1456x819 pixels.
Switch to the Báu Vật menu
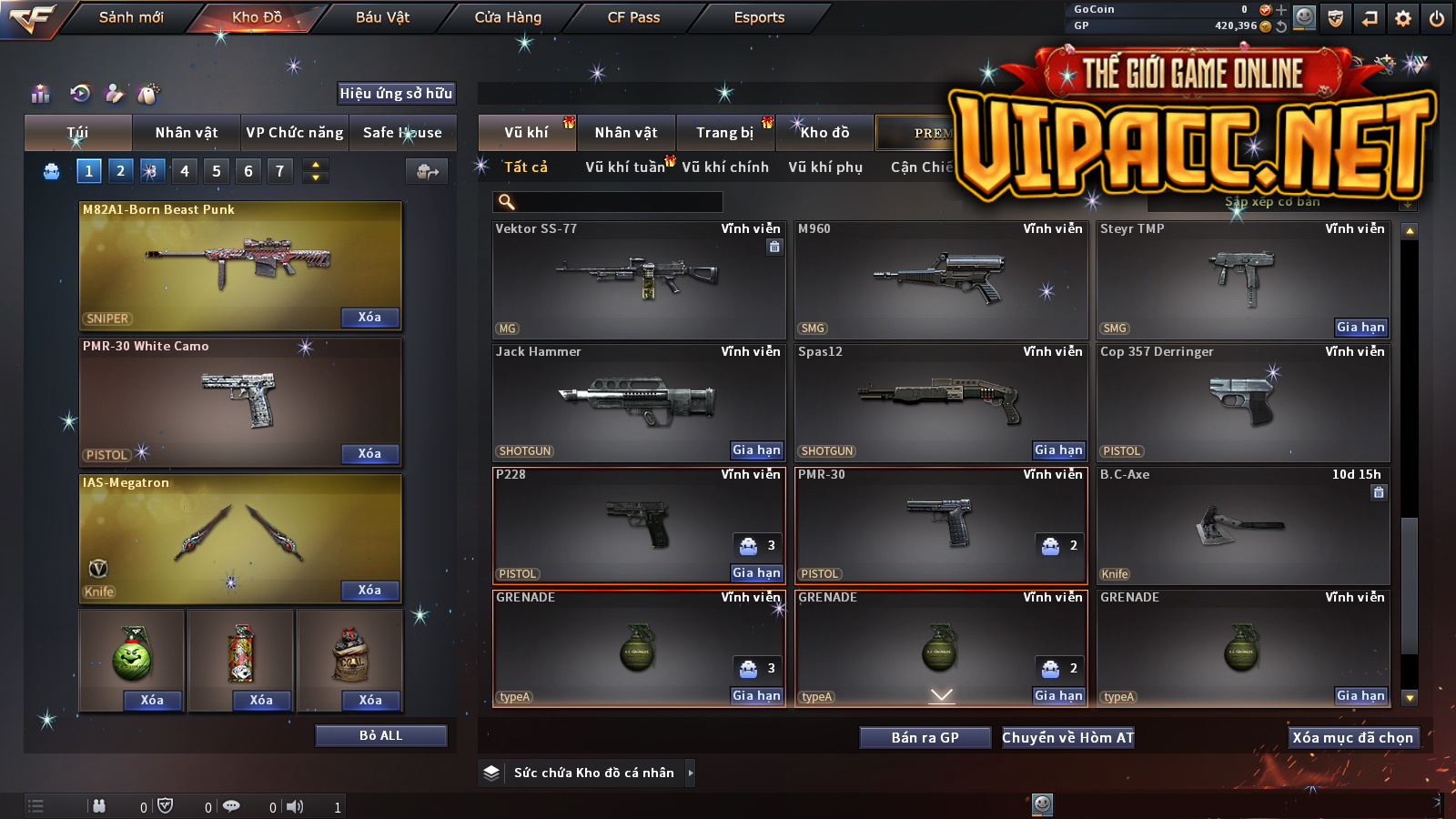click(382, 17)
